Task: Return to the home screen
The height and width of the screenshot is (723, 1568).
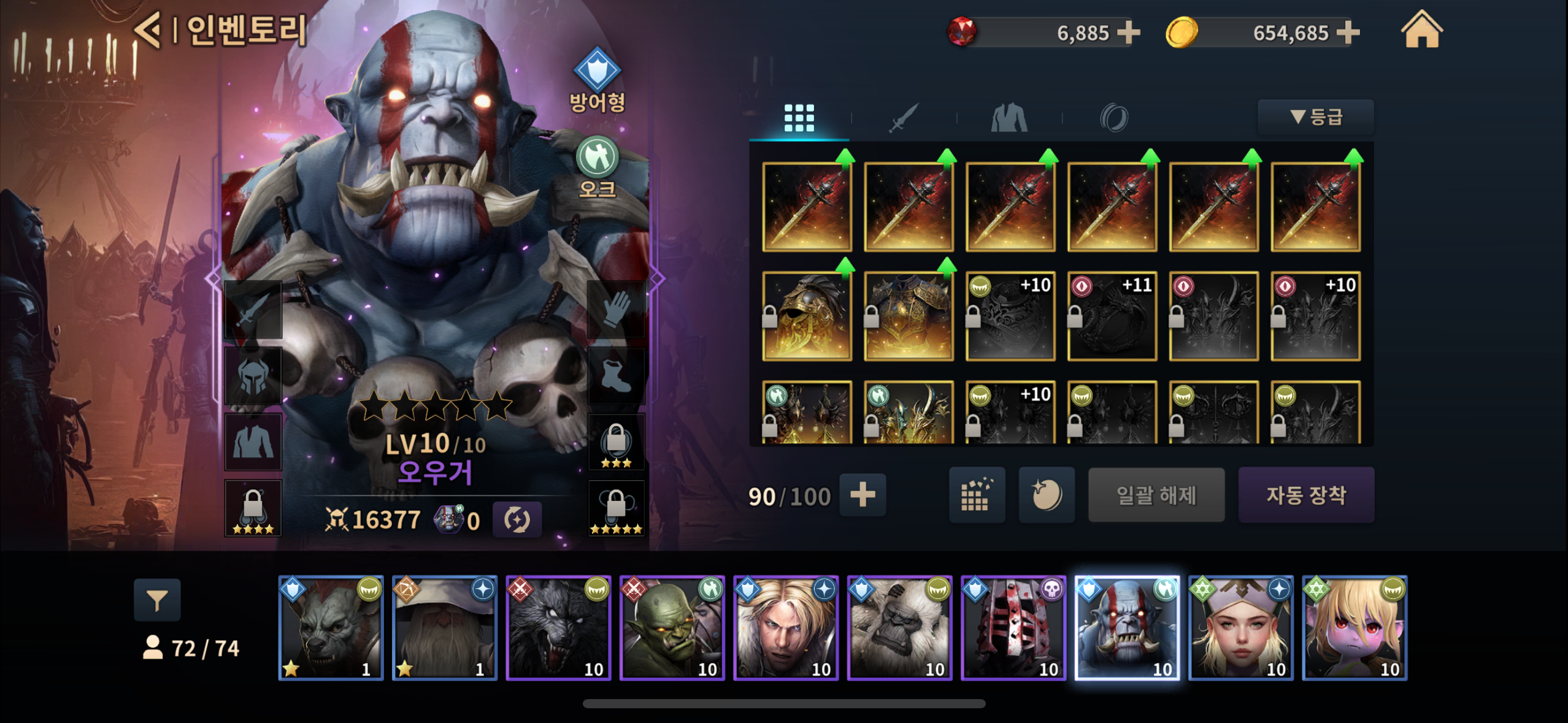Action: point(1421,31)
